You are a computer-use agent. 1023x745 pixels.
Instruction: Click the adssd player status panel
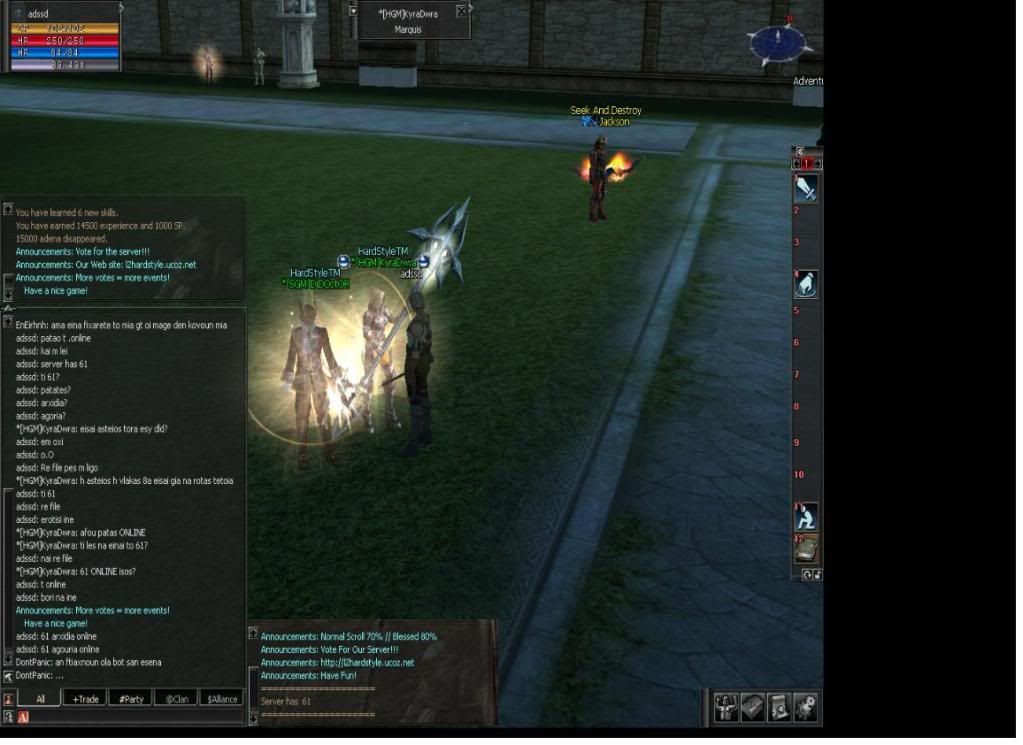(62, 37)
